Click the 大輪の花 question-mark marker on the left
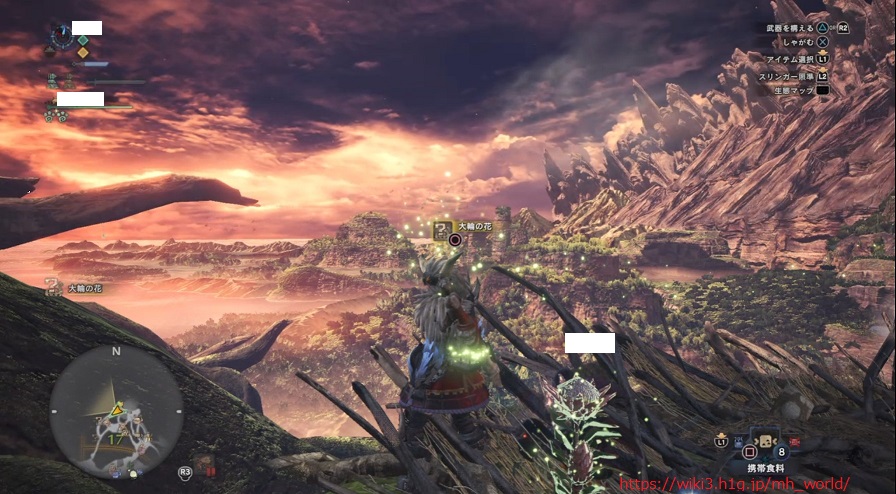 55,288
